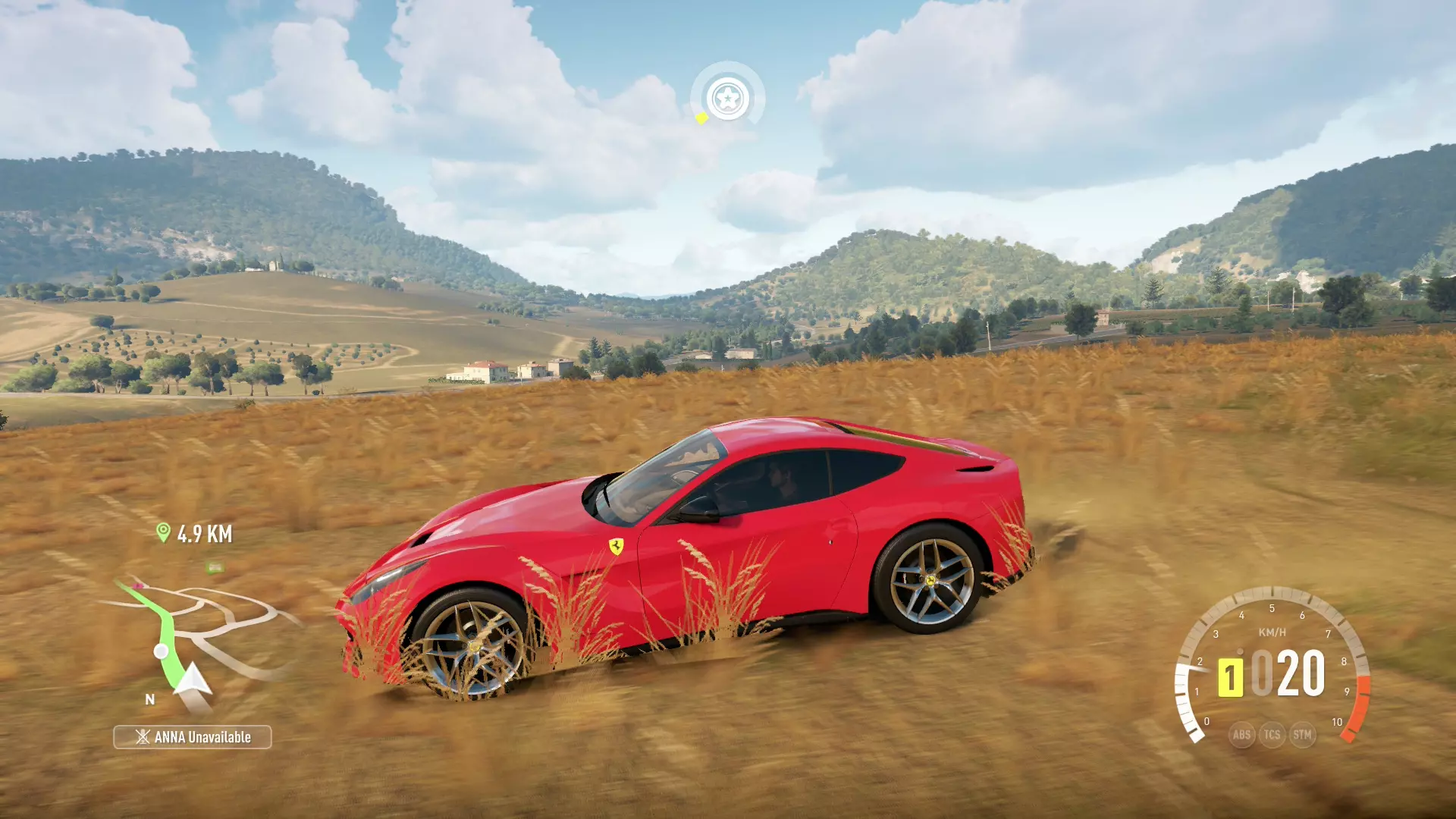This screenshot has width=1456, height=819.
Task: Toggle the TCS indicator
Action: click(x=1272, y=734)
